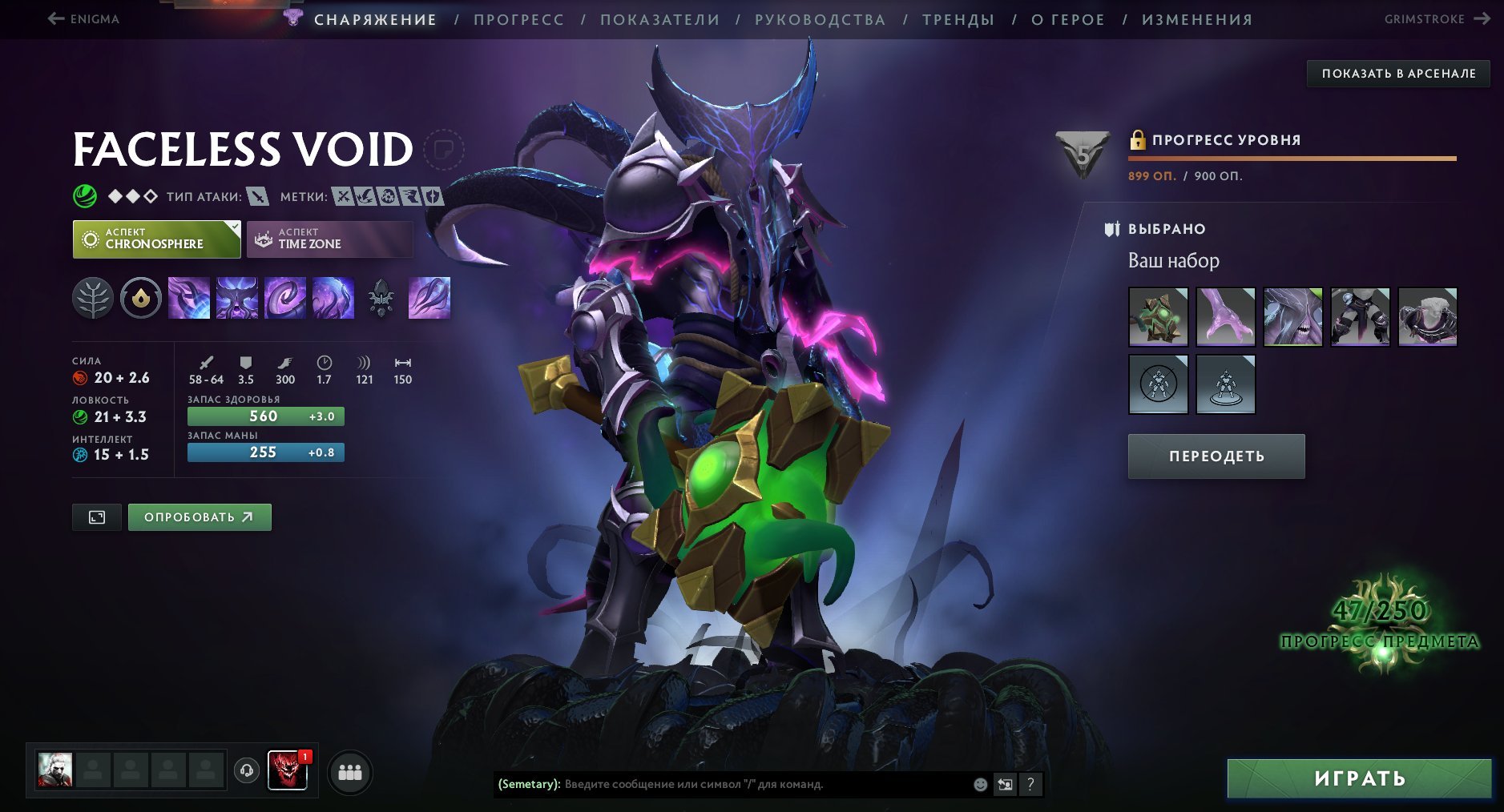This screenshot has width=1504, height=812.
Task: Select the Time Zone aspect
Action: point(329,239)
